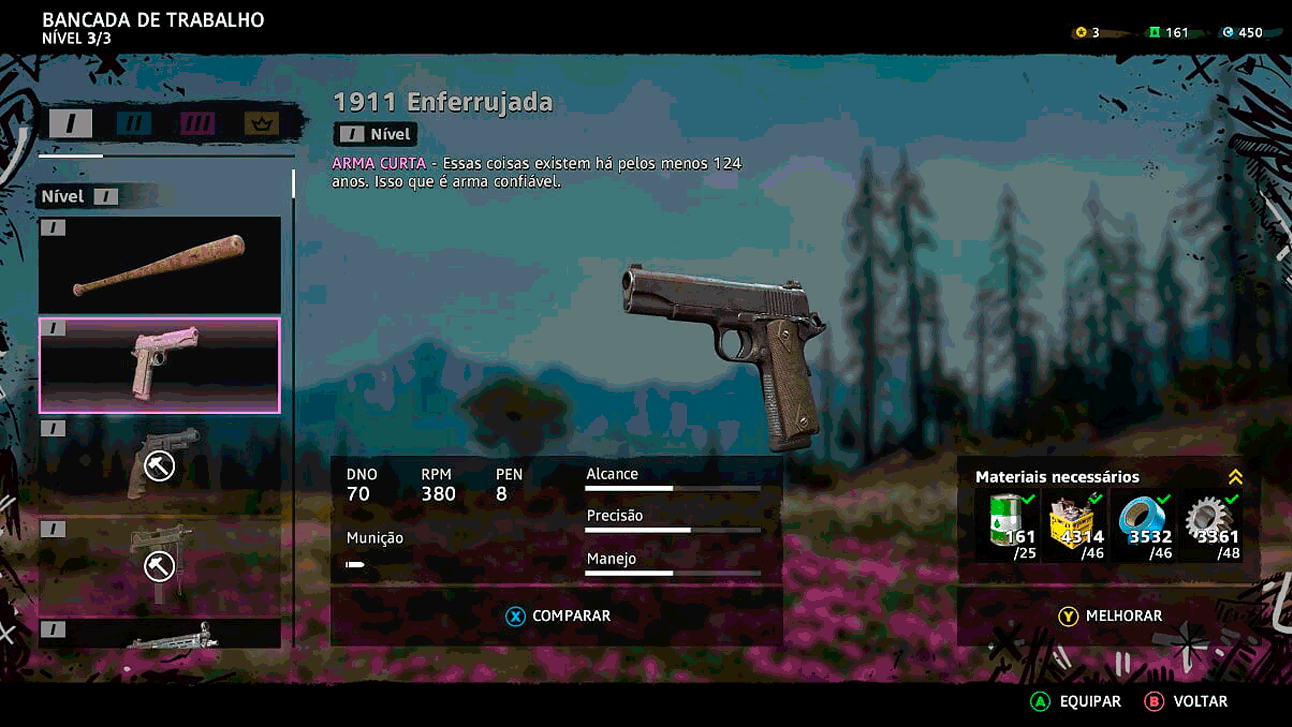The width and height of the screenshot is (1292, 727).
Task: Click the green barrel material icon
Action: [x=1009, y=526]
